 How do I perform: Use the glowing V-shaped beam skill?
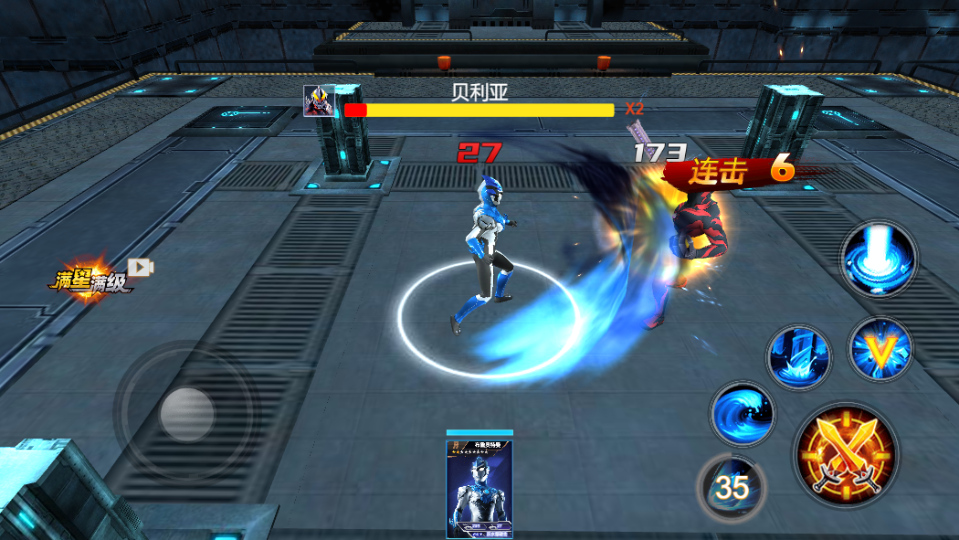(880, 349)
